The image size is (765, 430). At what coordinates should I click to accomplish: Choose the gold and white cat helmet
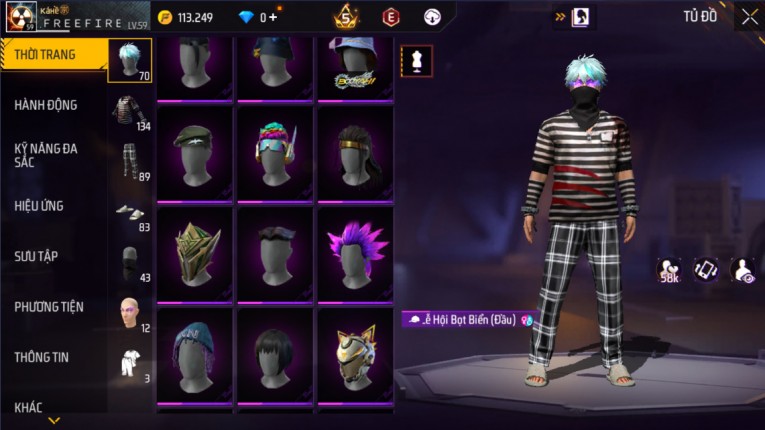pyautogui.click(x=355, y=357)
